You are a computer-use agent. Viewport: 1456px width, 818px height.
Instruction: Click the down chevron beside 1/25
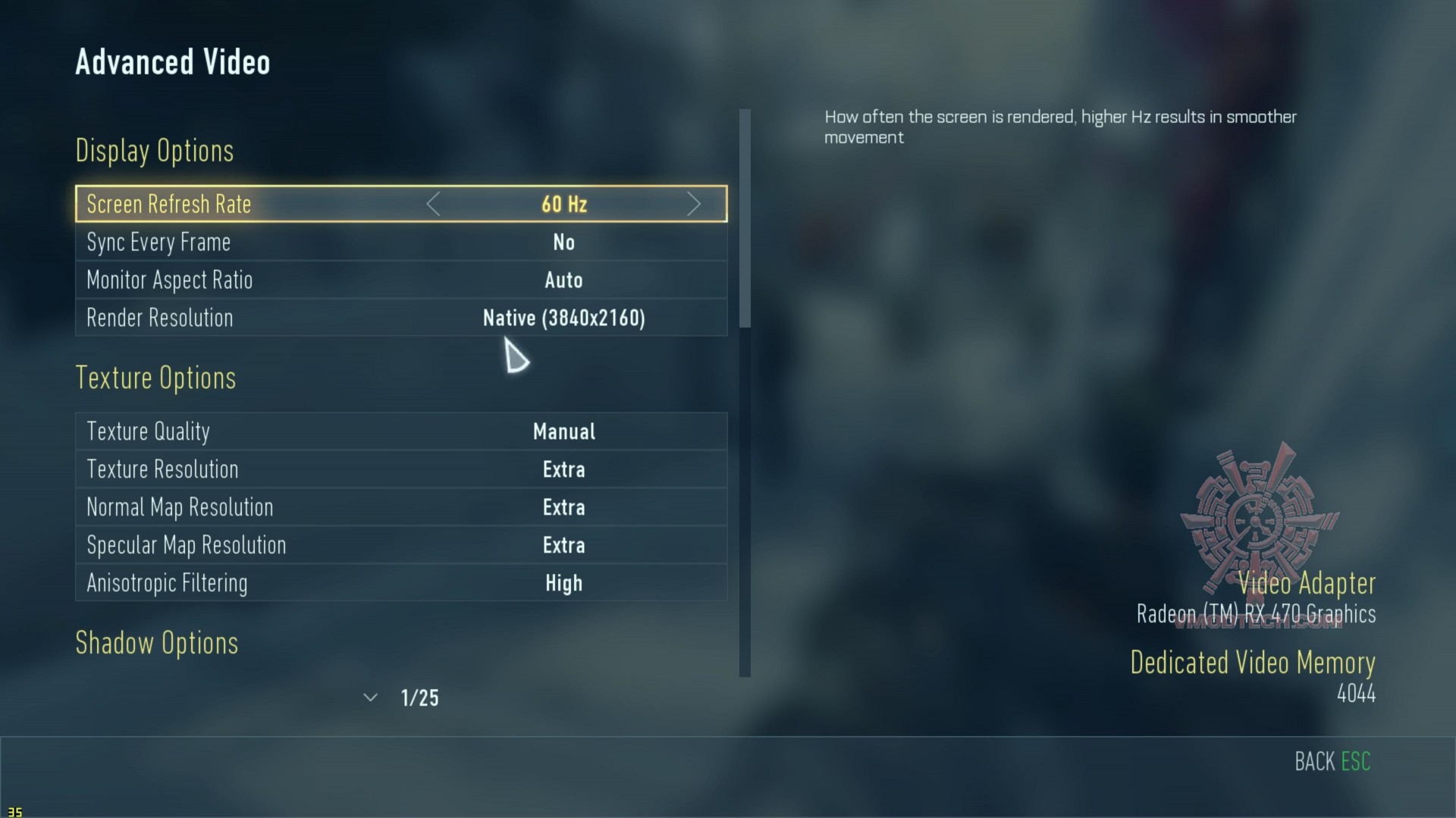370,697
